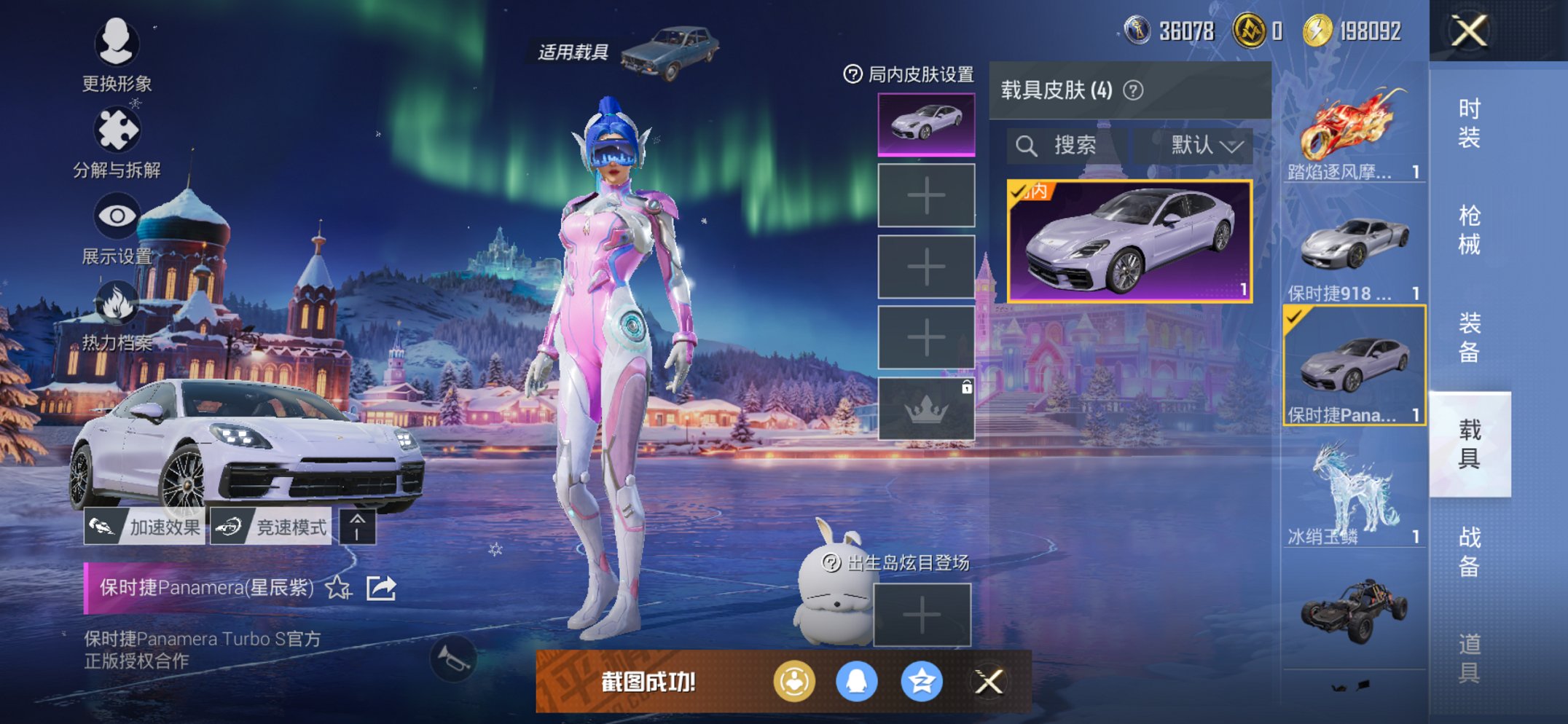This screenshot has width=1568, height=724.
Task: Open 分解与拆解 dismantle menu
Action: pos(117,142)
